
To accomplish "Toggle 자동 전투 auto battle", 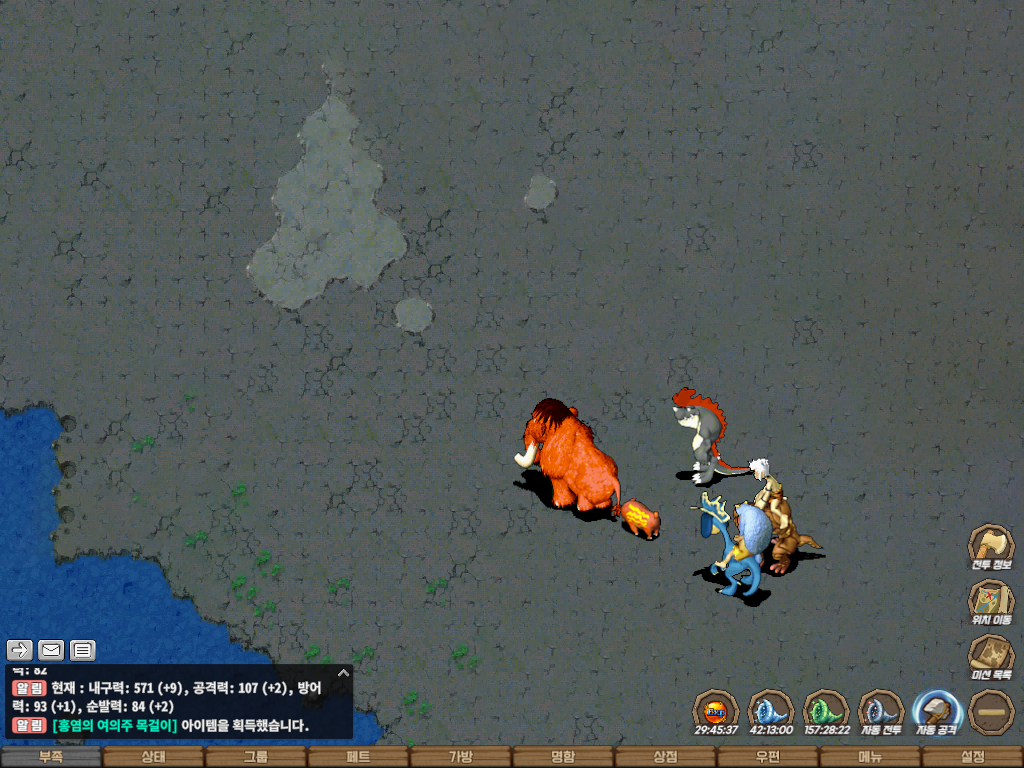I will 881,710.
